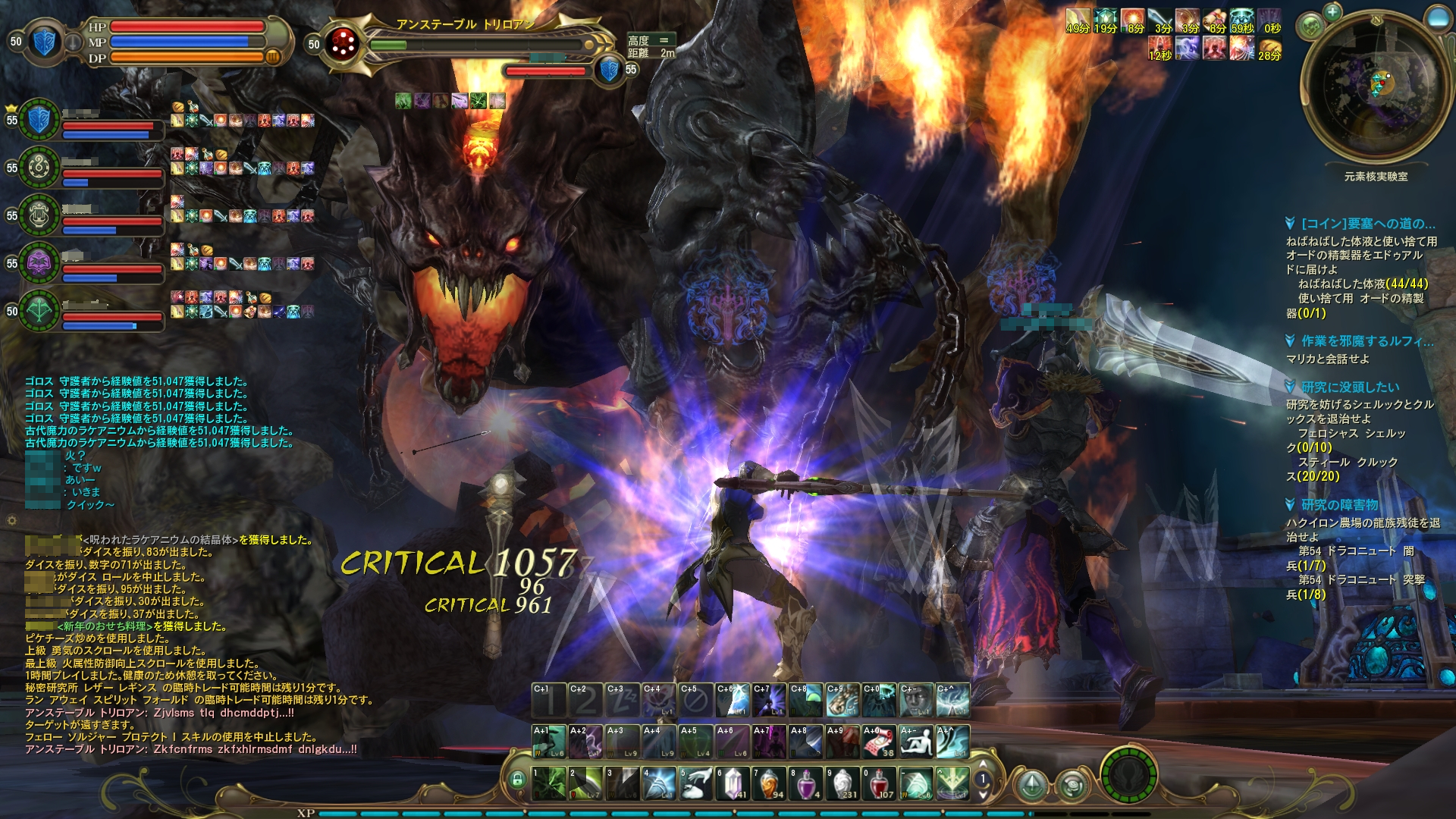Screen dimensions: 1456x819
Task: Toggle the hotbar lock padlock button
Action: click(x=518, y=780)
